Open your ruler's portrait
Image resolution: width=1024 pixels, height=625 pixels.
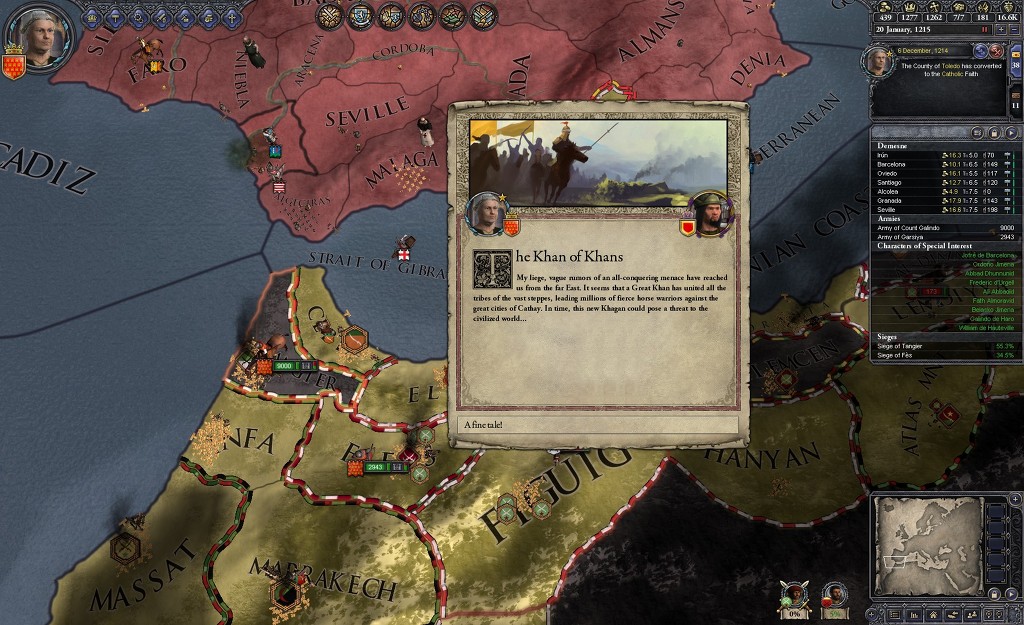(x=41, y=36)
